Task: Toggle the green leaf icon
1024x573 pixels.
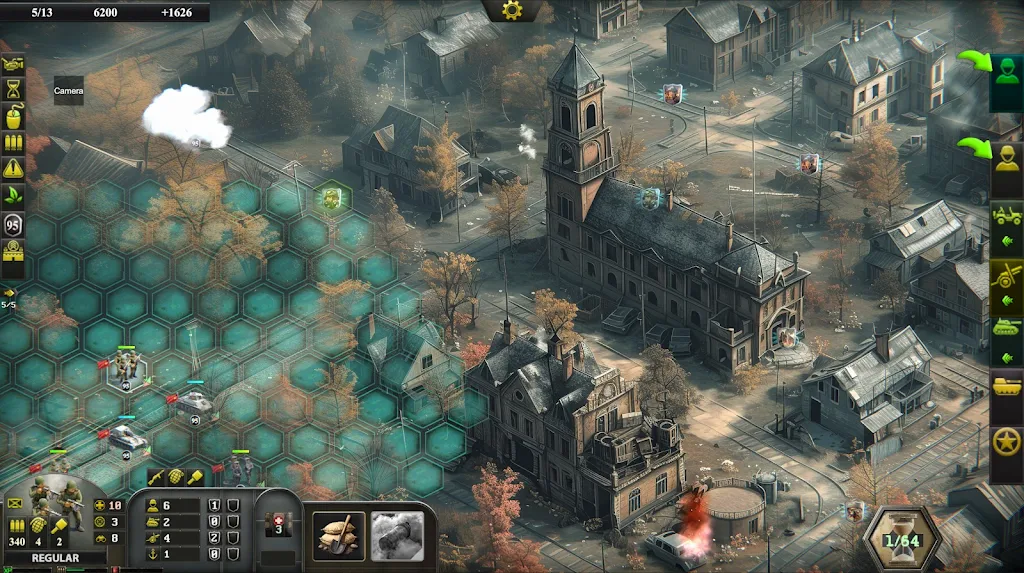Action: pos(13,194)
